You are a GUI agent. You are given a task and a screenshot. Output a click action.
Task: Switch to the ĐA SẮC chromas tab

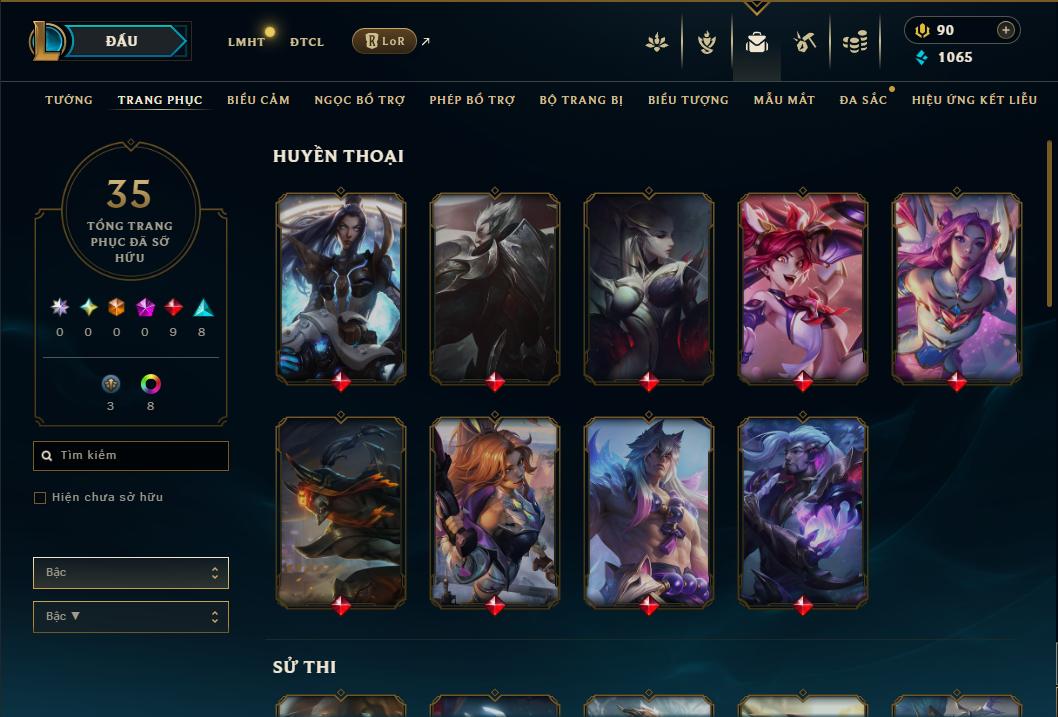[863, 100]
